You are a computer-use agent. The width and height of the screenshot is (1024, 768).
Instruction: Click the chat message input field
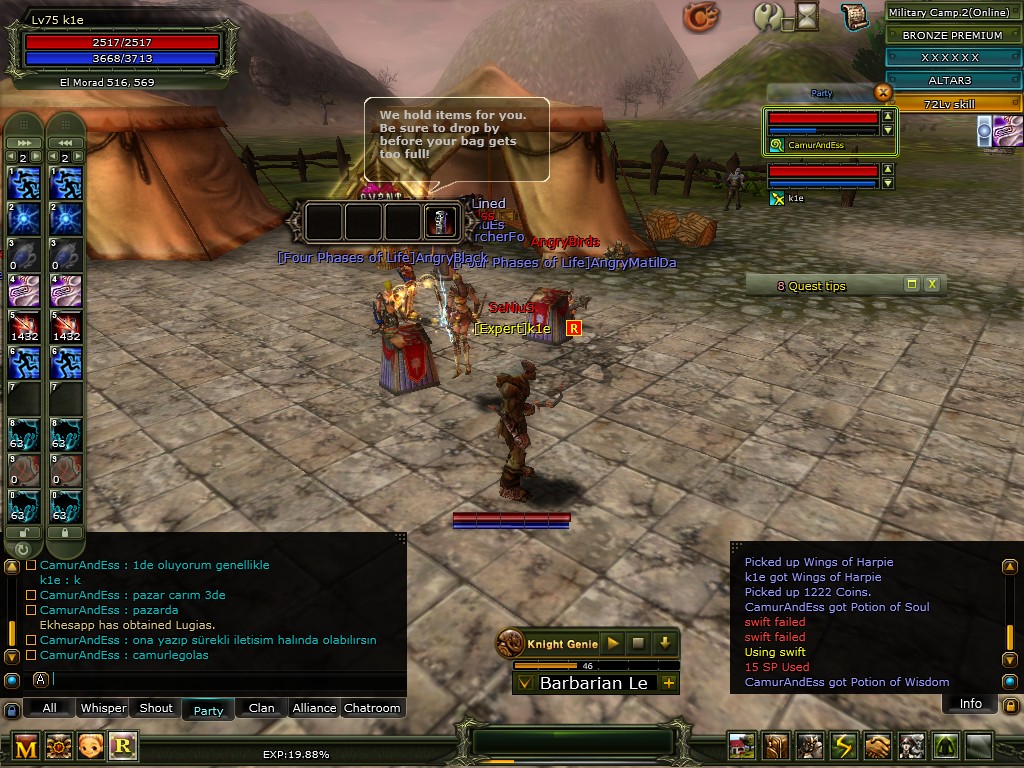[225, 680]
